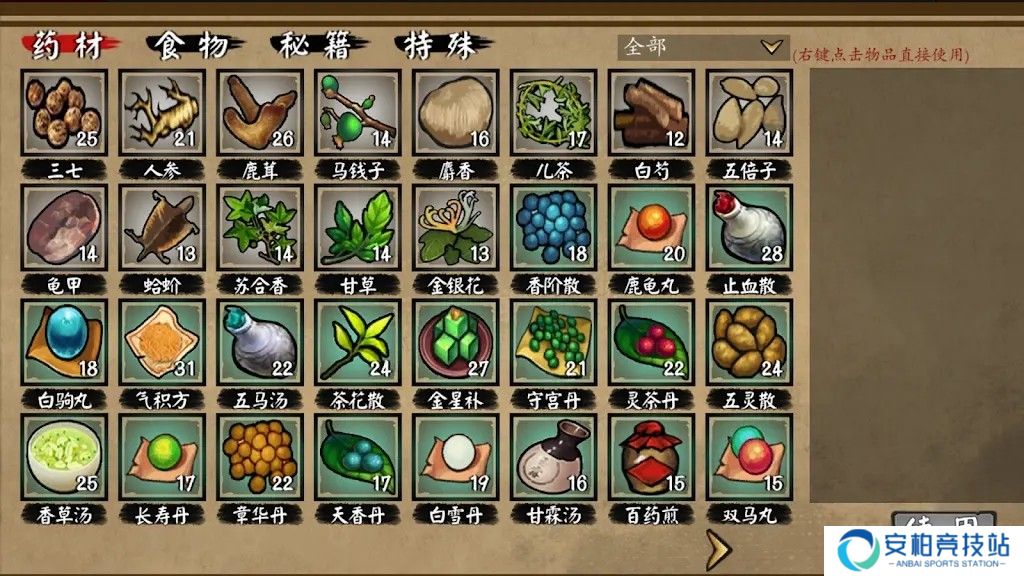Go to the next inventory page arrow
This screenshot has height=576, width=1024.
716,549
